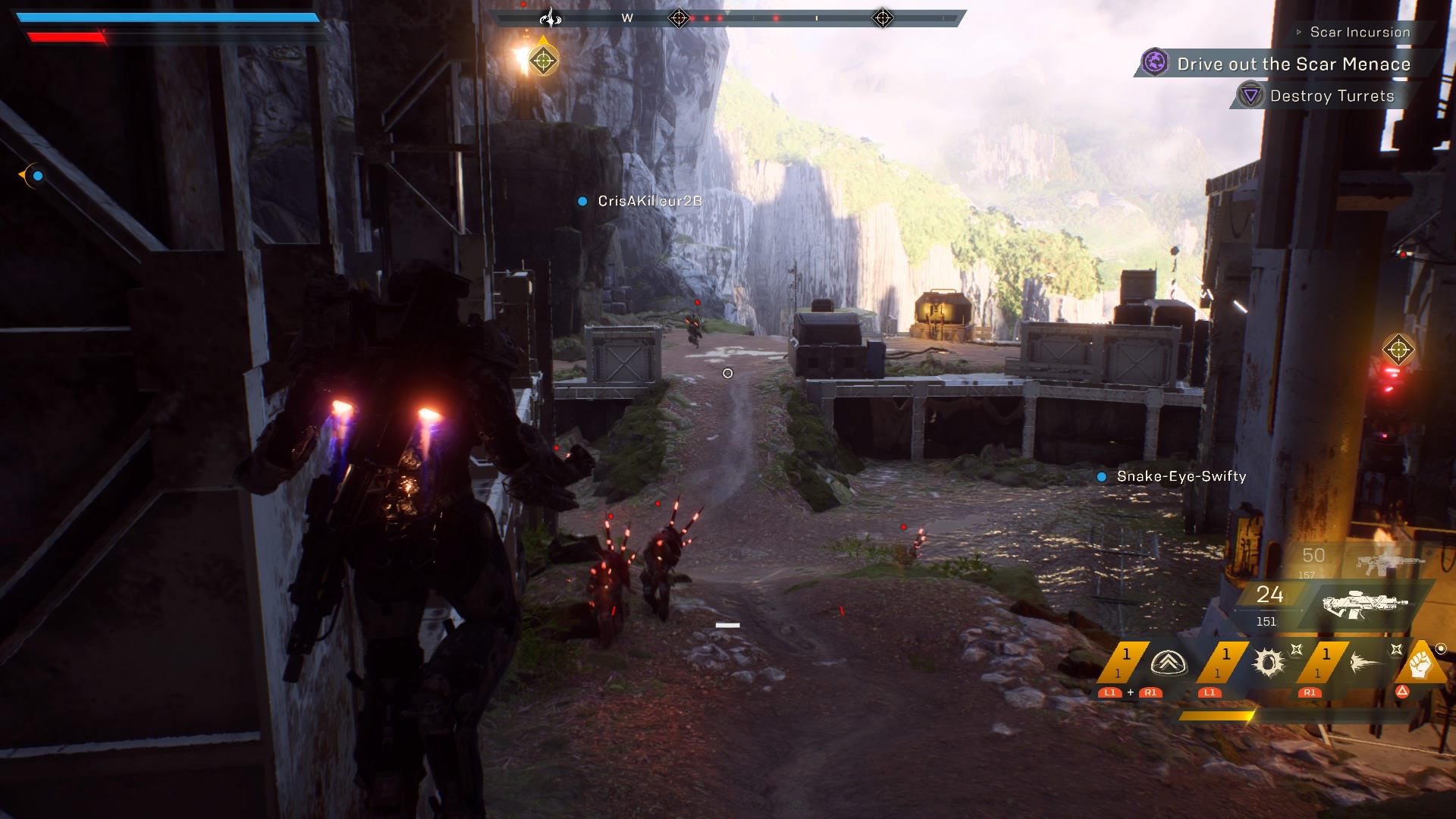Fire the streaking projectile ability icon
Screen dimensions: 1456x819
1367,663
